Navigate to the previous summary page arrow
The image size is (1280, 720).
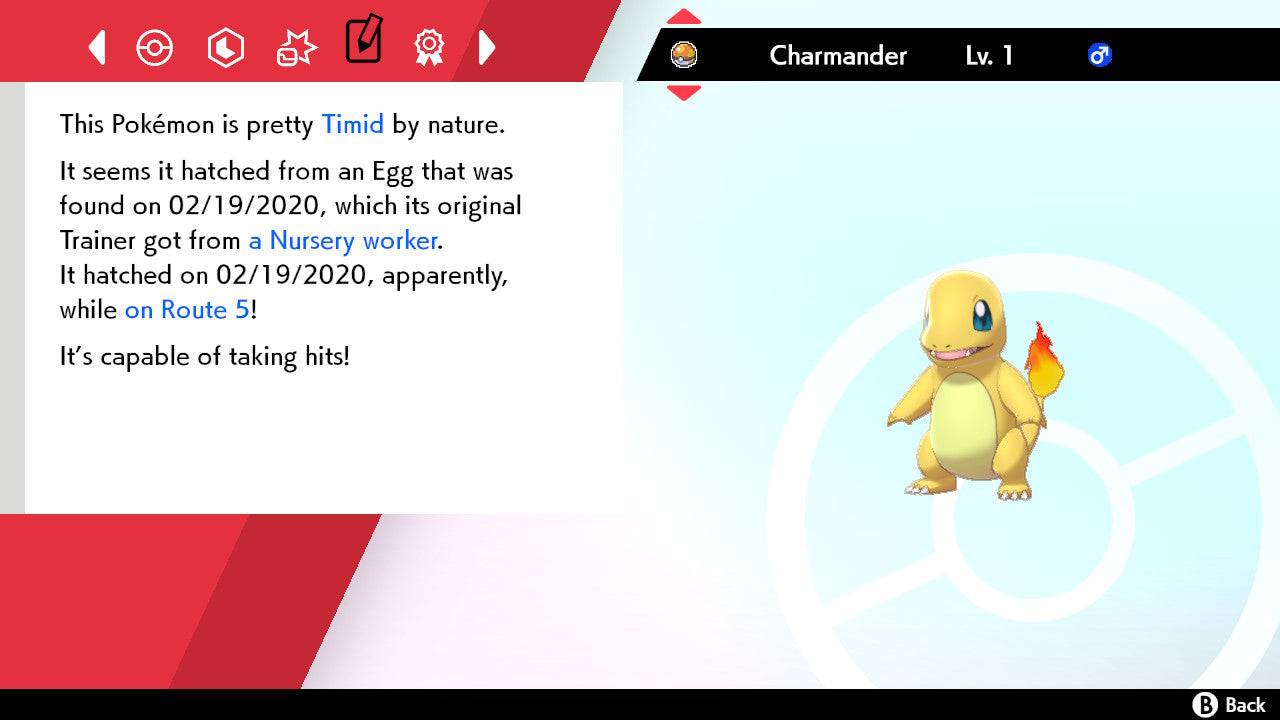[x=96, y=47]
